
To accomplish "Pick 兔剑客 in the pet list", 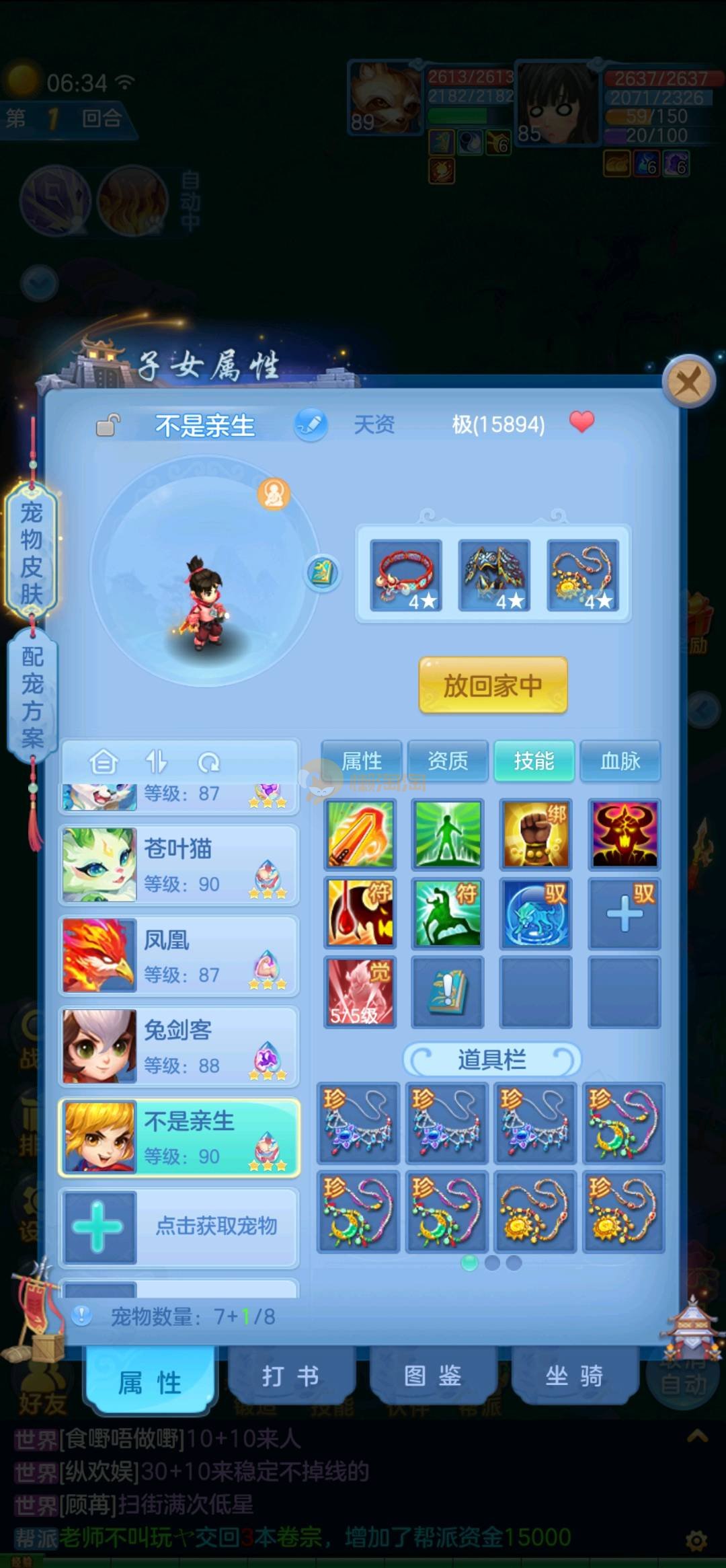I will click(179, 1047).
